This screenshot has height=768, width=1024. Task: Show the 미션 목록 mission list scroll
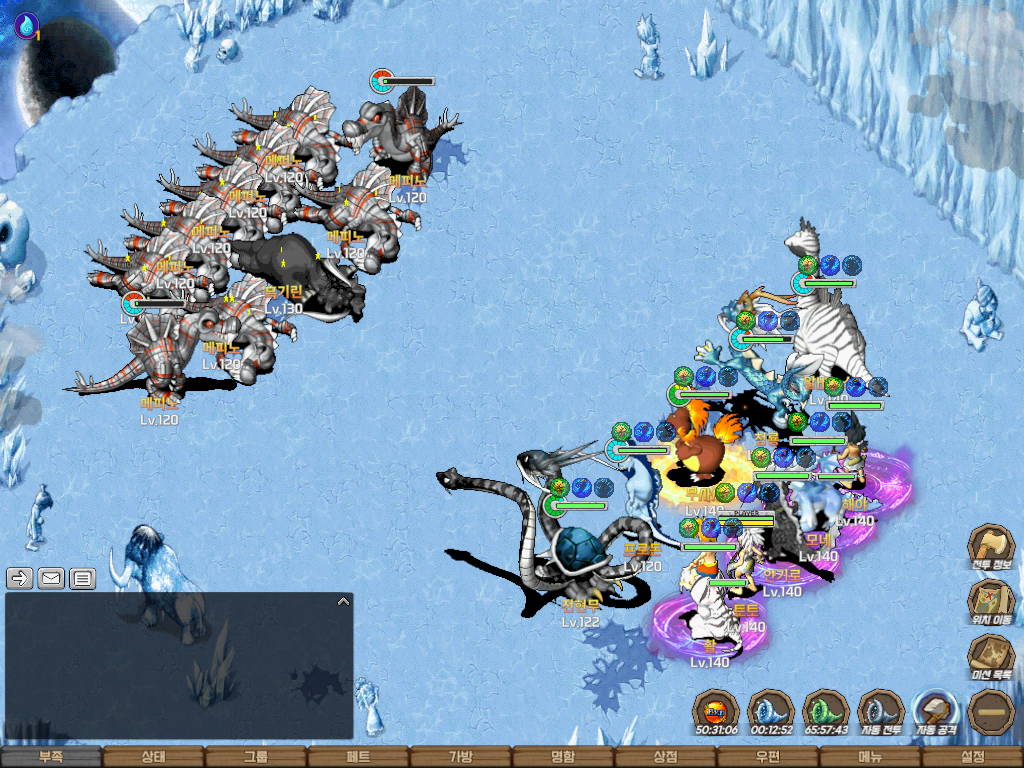991,658
